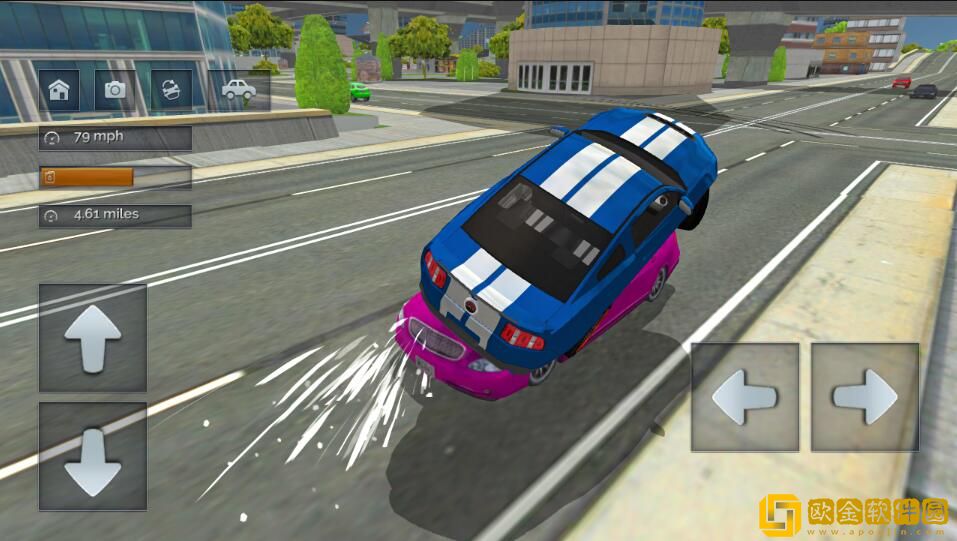
Task: Tap the down arrow to brake
Action: coord(93,457)
